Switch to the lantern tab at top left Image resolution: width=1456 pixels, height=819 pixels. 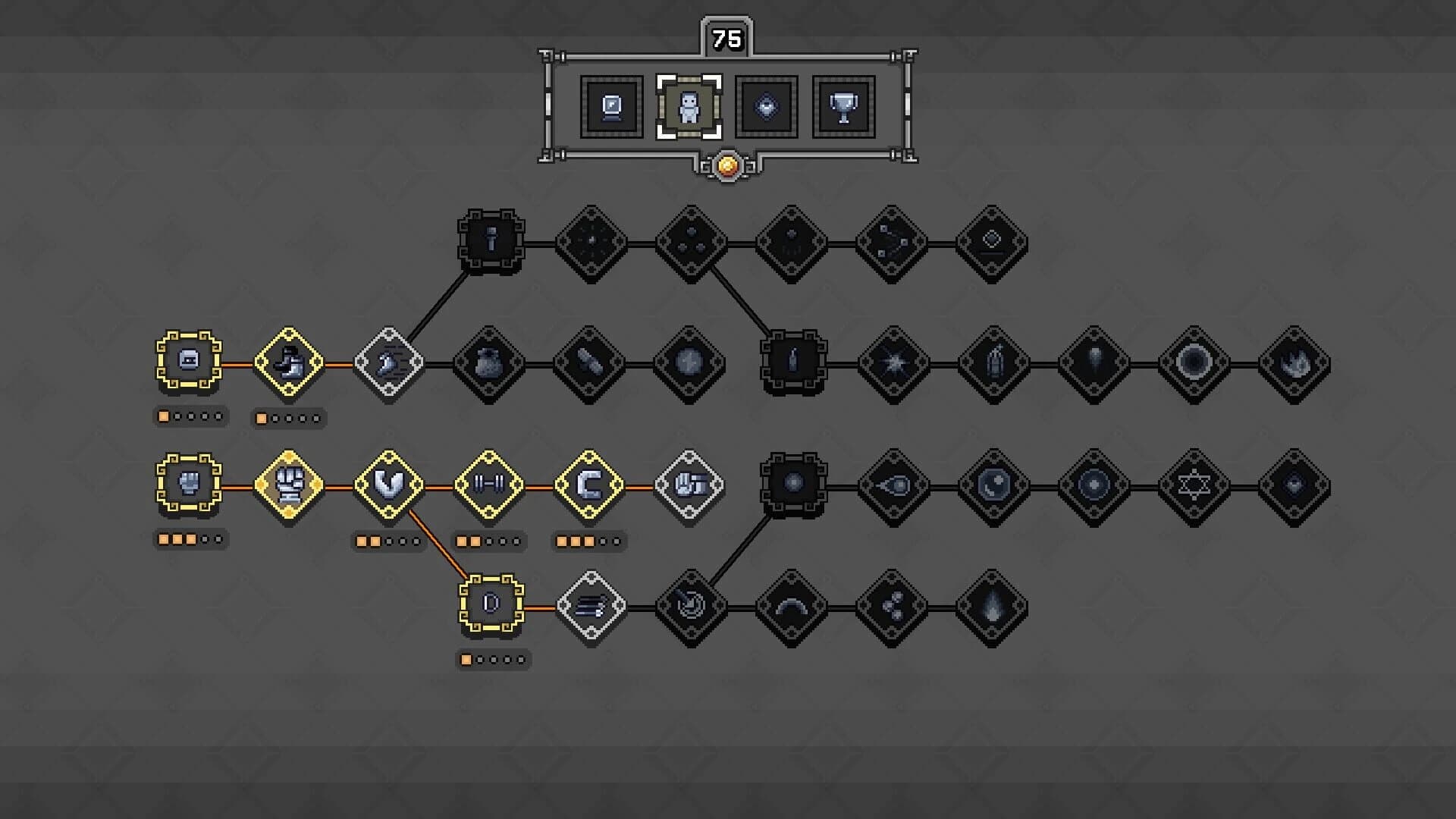click(611, 106)
